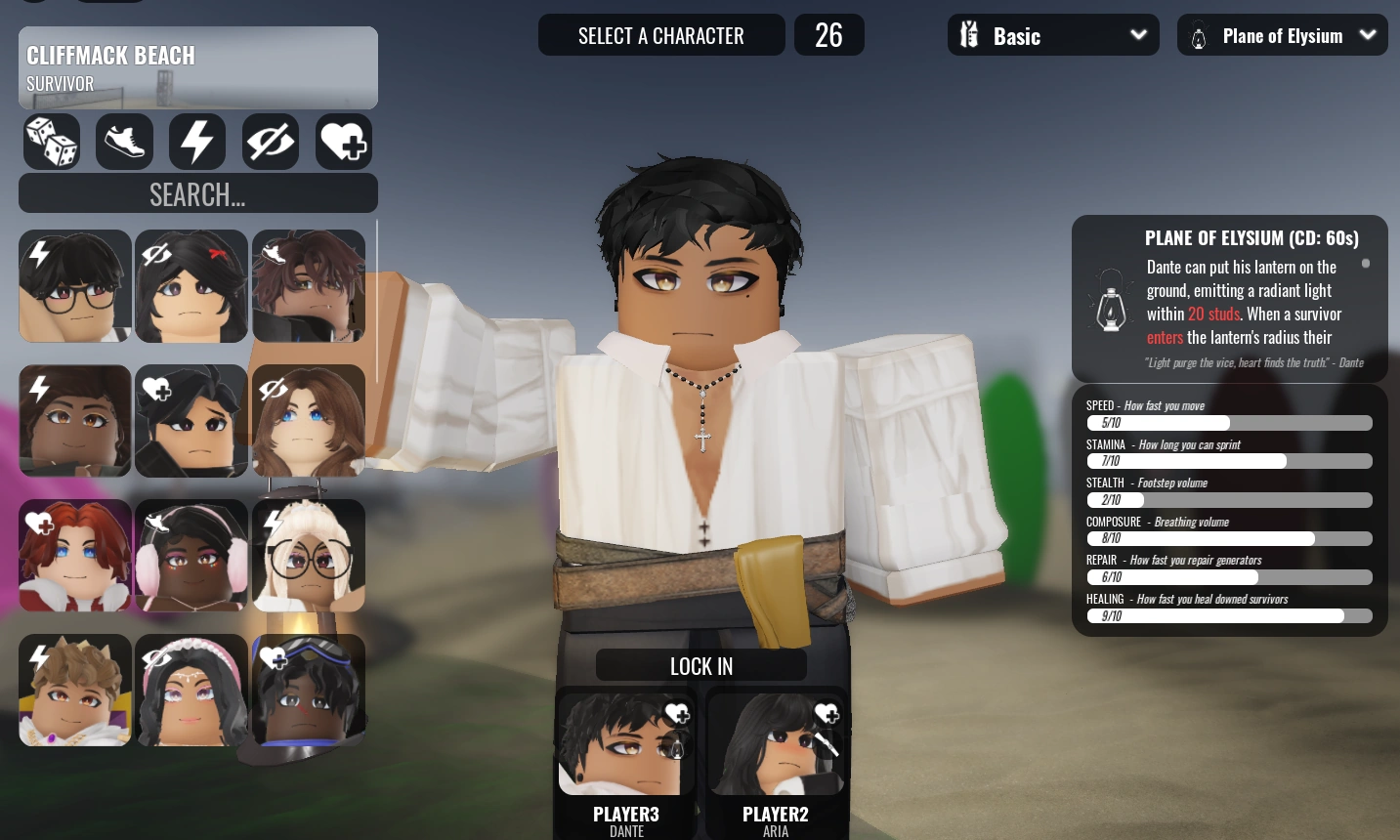Favorite Dante using the heart on Player3's portrait
Viewport: 1400px width, 840px height.
click(x=676, y=714)
